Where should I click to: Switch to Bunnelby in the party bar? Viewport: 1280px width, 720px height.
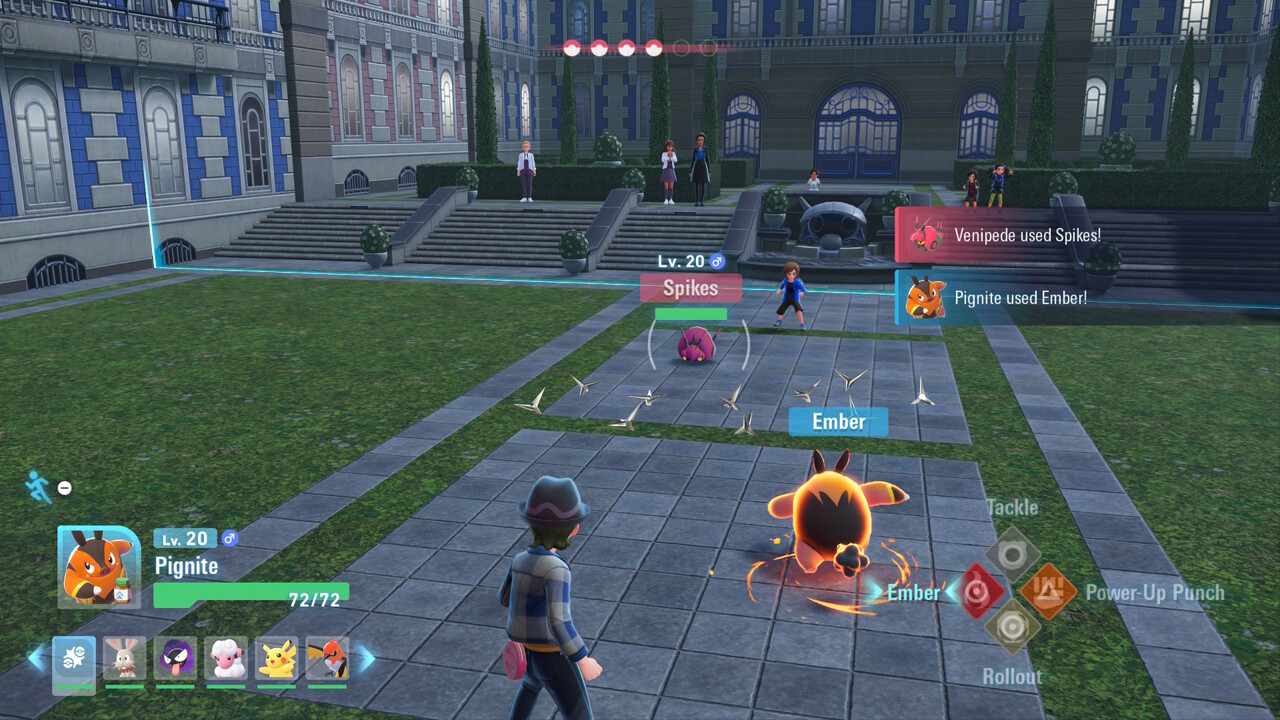(x=124, y=659)
